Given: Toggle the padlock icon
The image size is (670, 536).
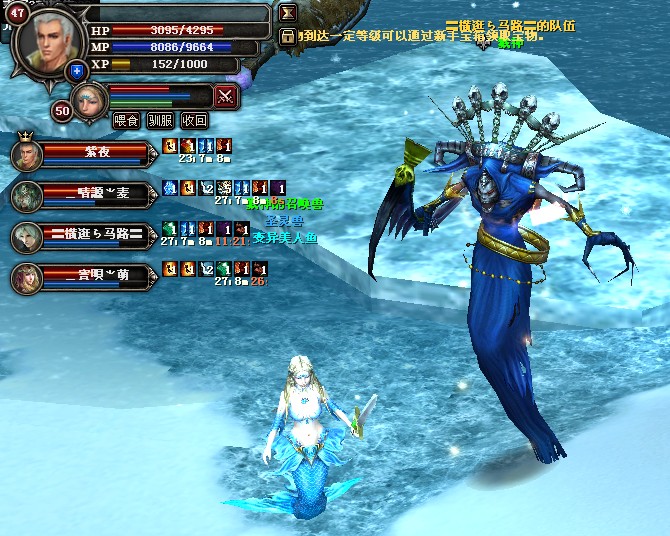Looking at the screenshot, I should [288, 36].
